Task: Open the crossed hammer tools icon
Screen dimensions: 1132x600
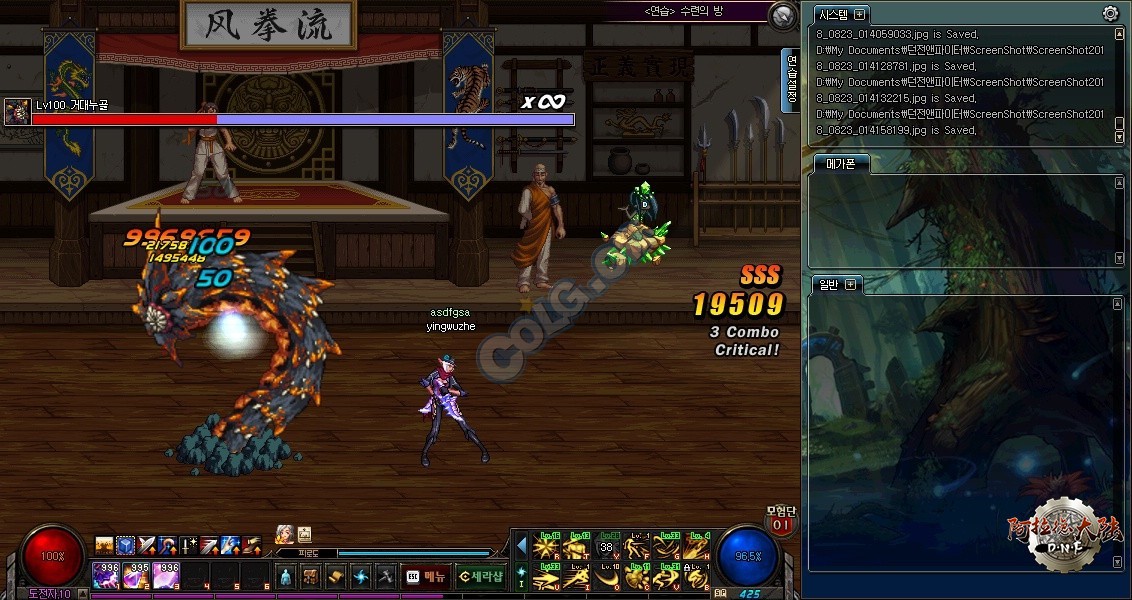Action: [385, 576]
